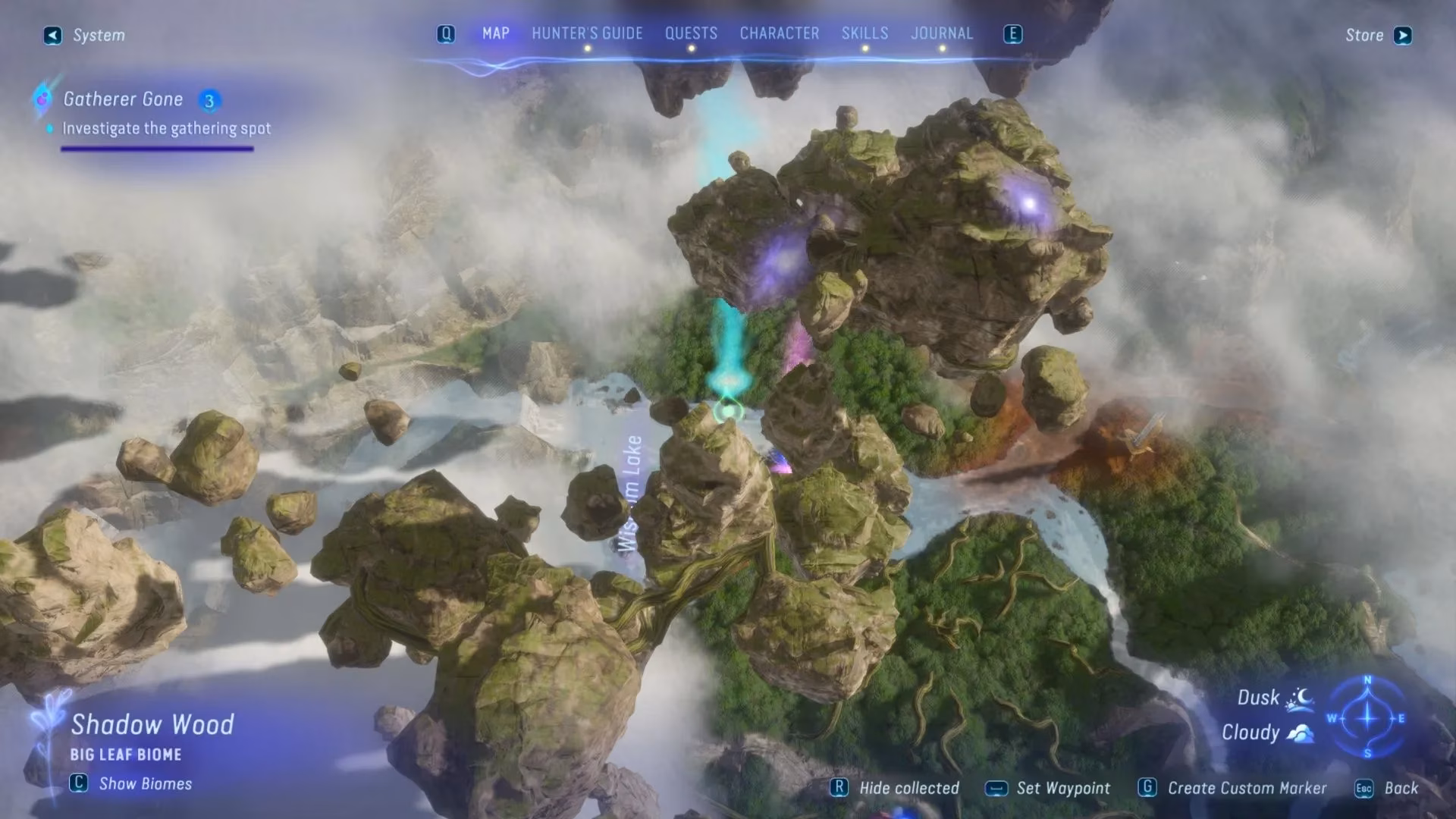
Task: Click the active Map tab
Action: point(495,34)
